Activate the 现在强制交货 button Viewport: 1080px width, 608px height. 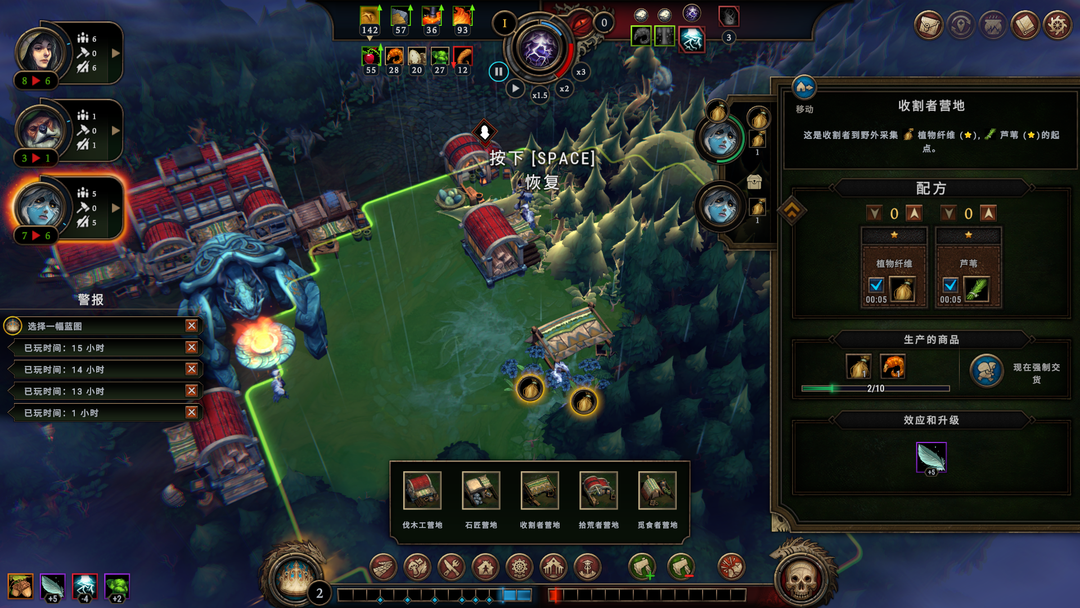[987, 371]
